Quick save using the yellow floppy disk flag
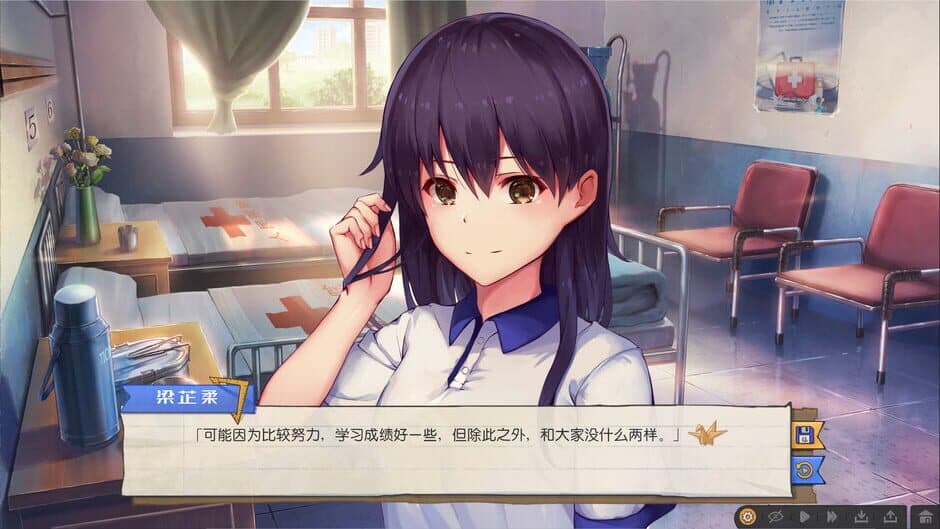 coord(806,434)
